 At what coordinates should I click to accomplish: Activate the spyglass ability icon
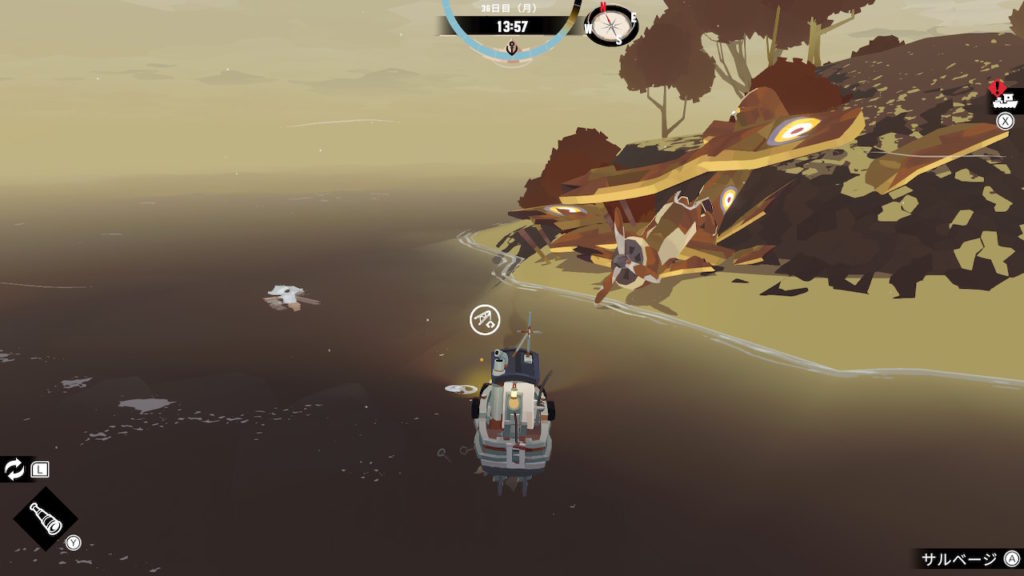[45, 519]
